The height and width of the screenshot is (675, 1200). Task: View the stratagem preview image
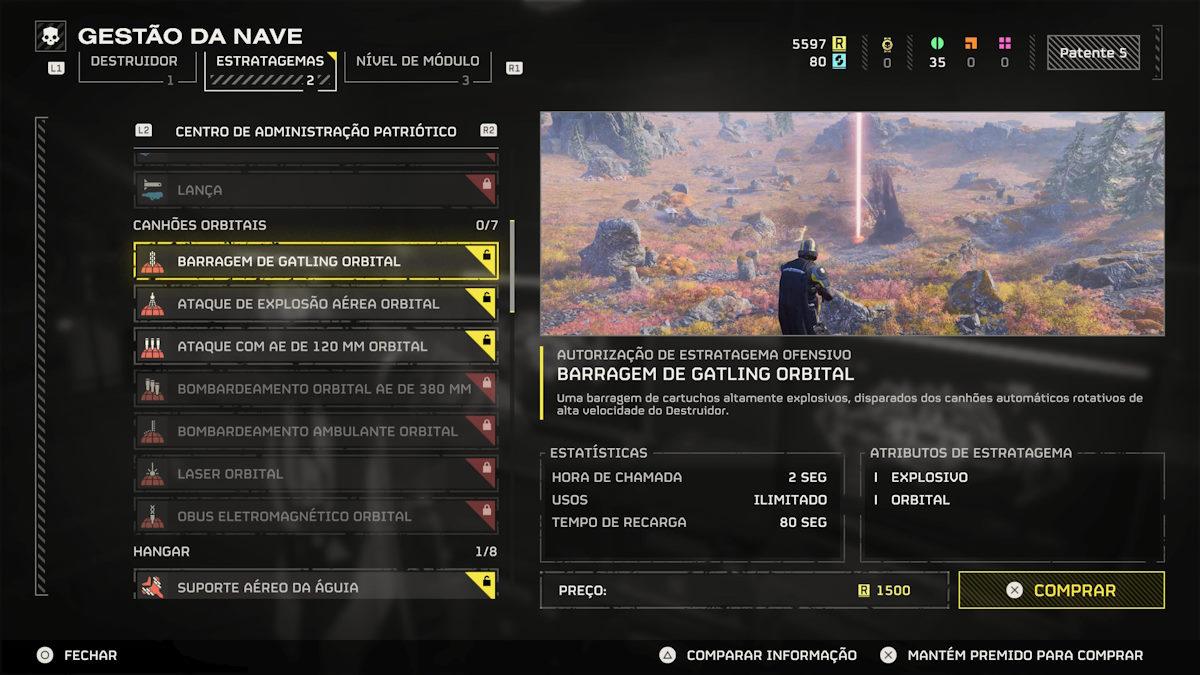[x=852, y=223]
